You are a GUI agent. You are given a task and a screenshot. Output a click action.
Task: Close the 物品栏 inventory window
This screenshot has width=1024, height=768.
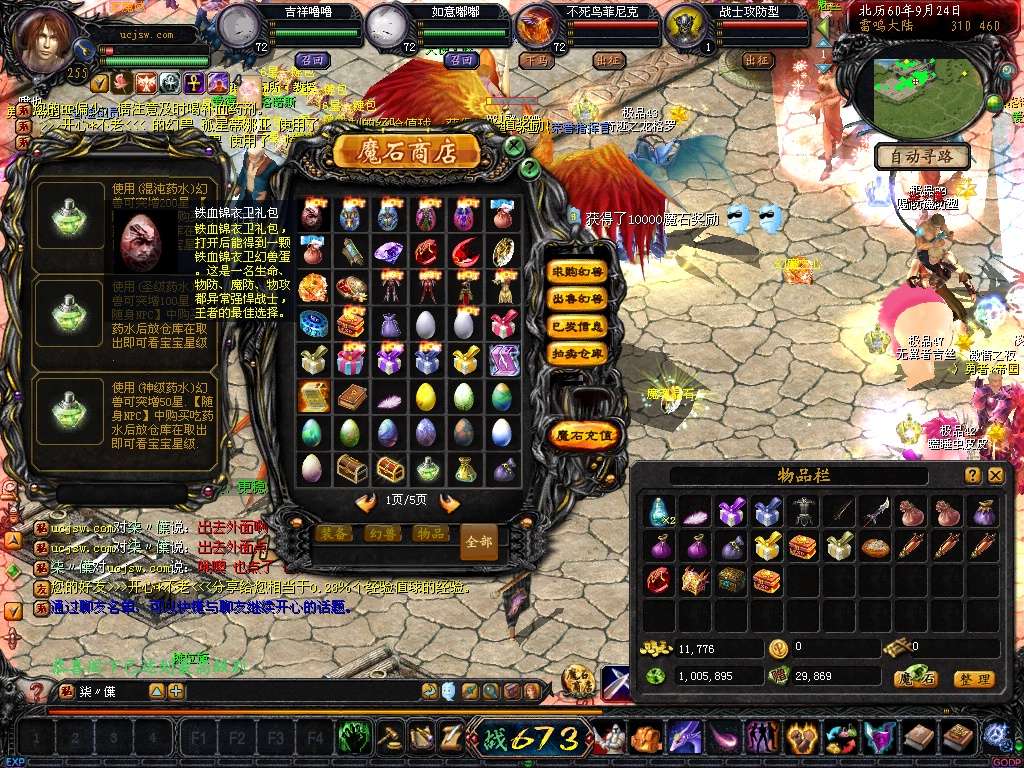click(x=995, y=476)
